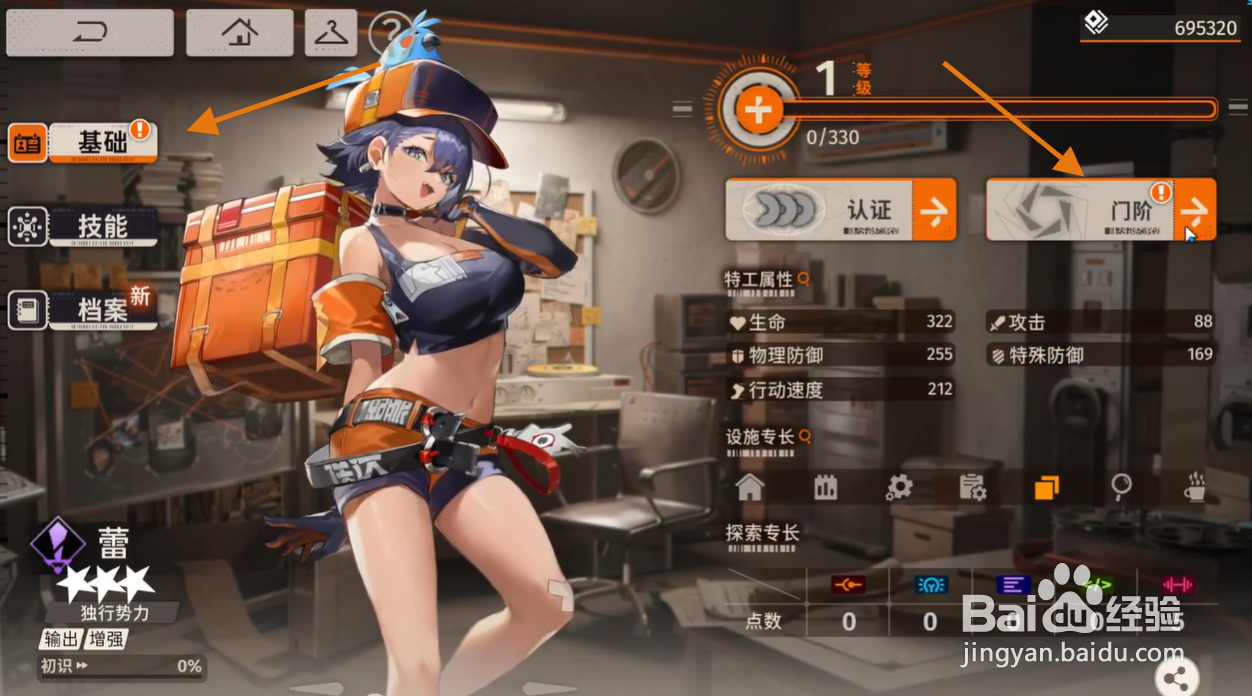Select the gear facility specialty icon
This screenshot has height=696, width=1252.
click(899, 488)
